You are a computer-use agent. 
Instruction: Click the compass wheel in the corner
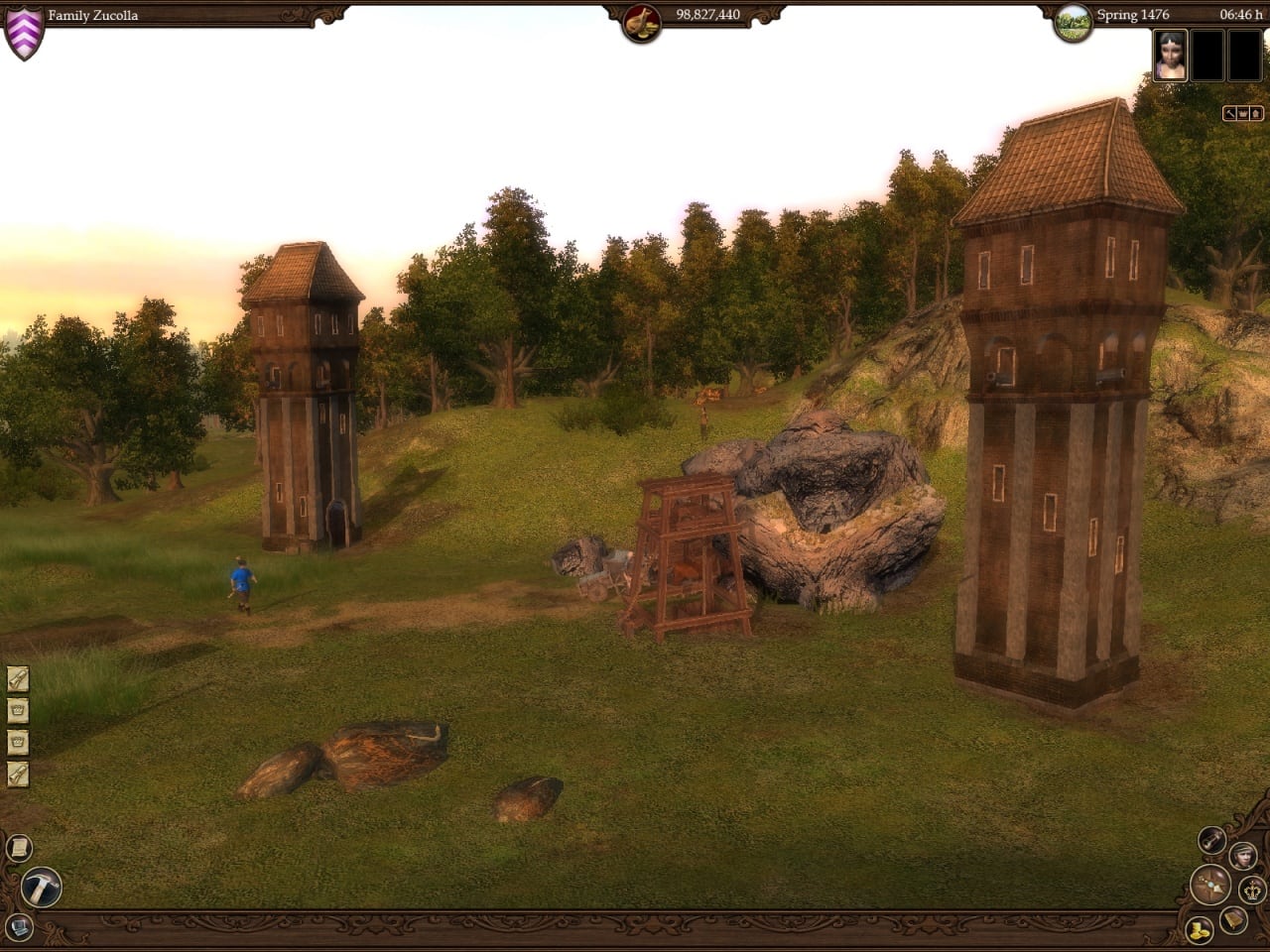coord(1209,884)
